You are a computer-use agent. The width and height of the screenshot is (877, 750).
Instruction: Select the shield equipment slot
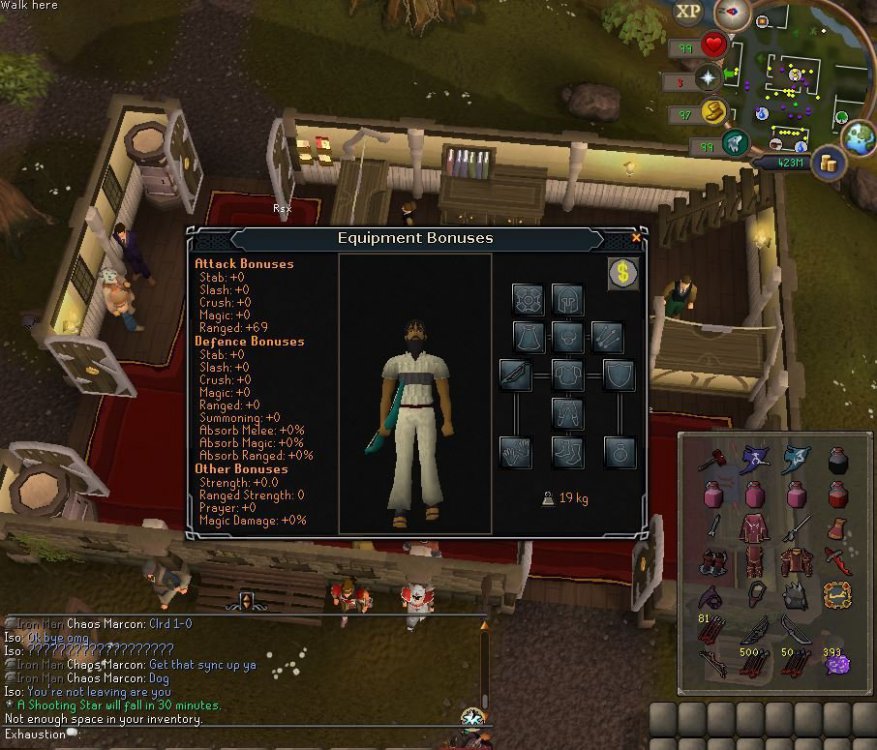(619, 376)
